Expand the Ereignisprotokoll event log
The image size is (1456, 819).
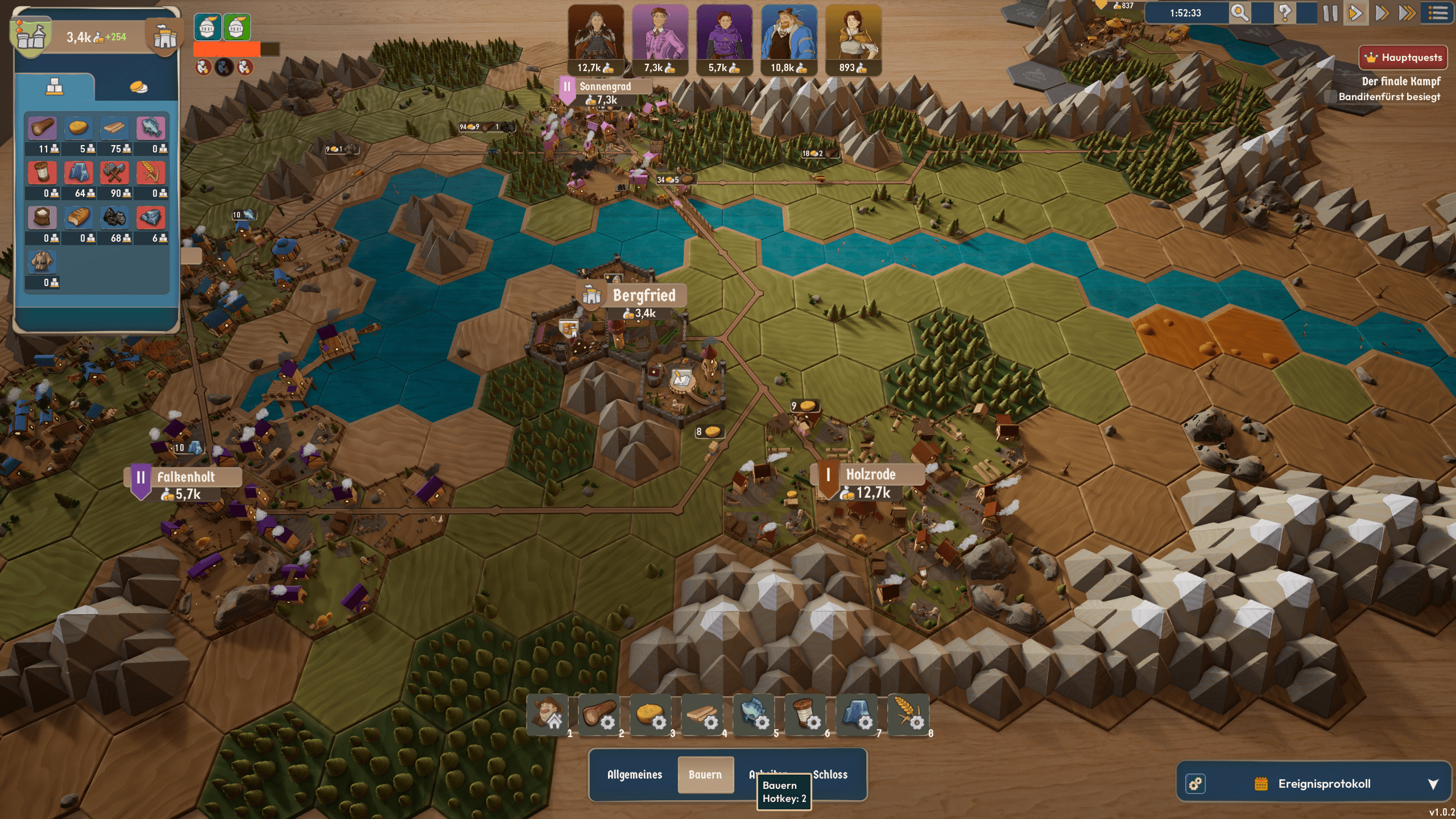coord(1433,784)
